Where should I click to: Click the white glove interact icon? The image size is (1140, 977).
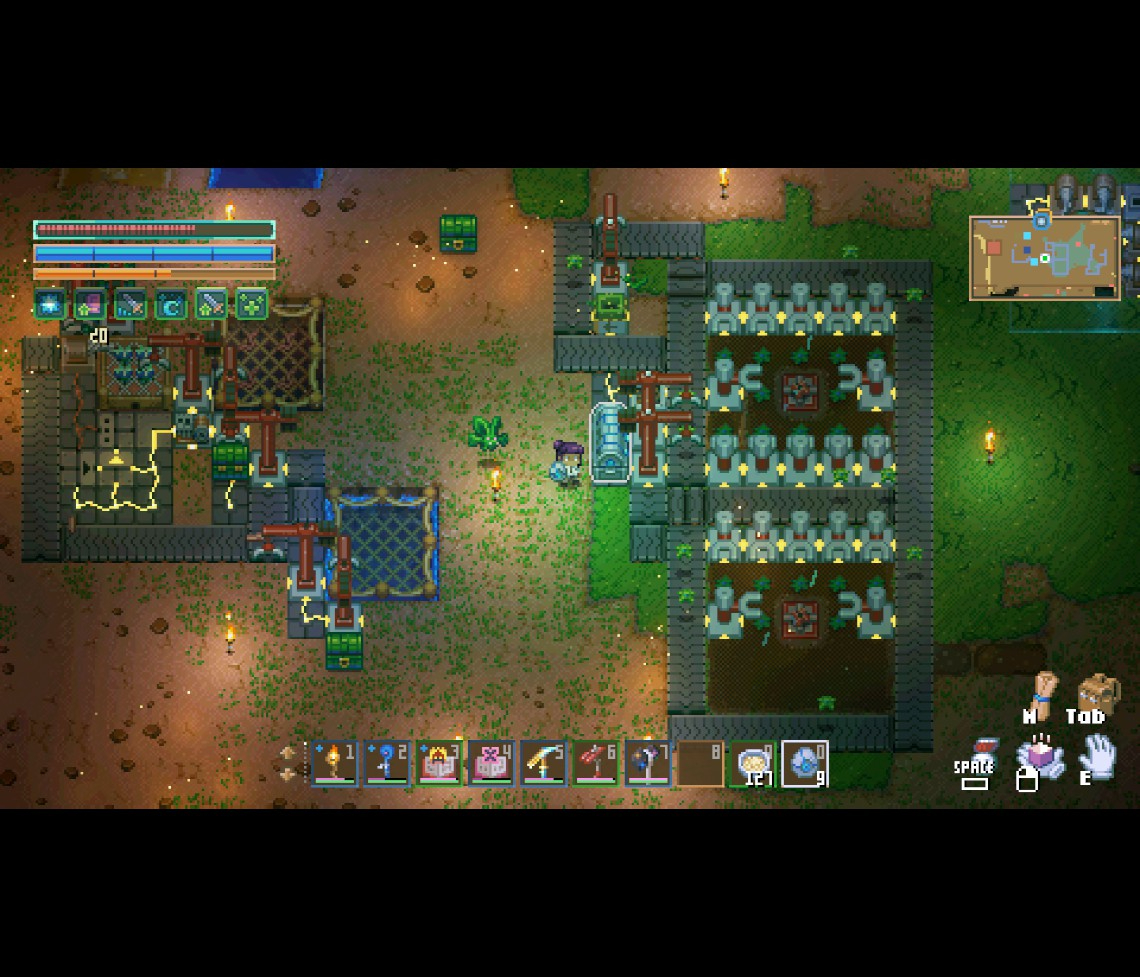coord(1097,756)
